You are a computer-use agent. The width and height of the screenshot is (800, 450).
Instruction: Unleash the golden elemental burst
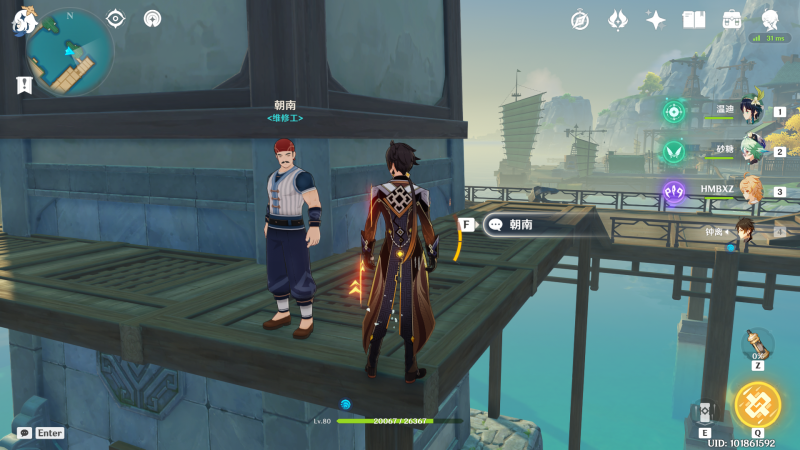point(757,403)
